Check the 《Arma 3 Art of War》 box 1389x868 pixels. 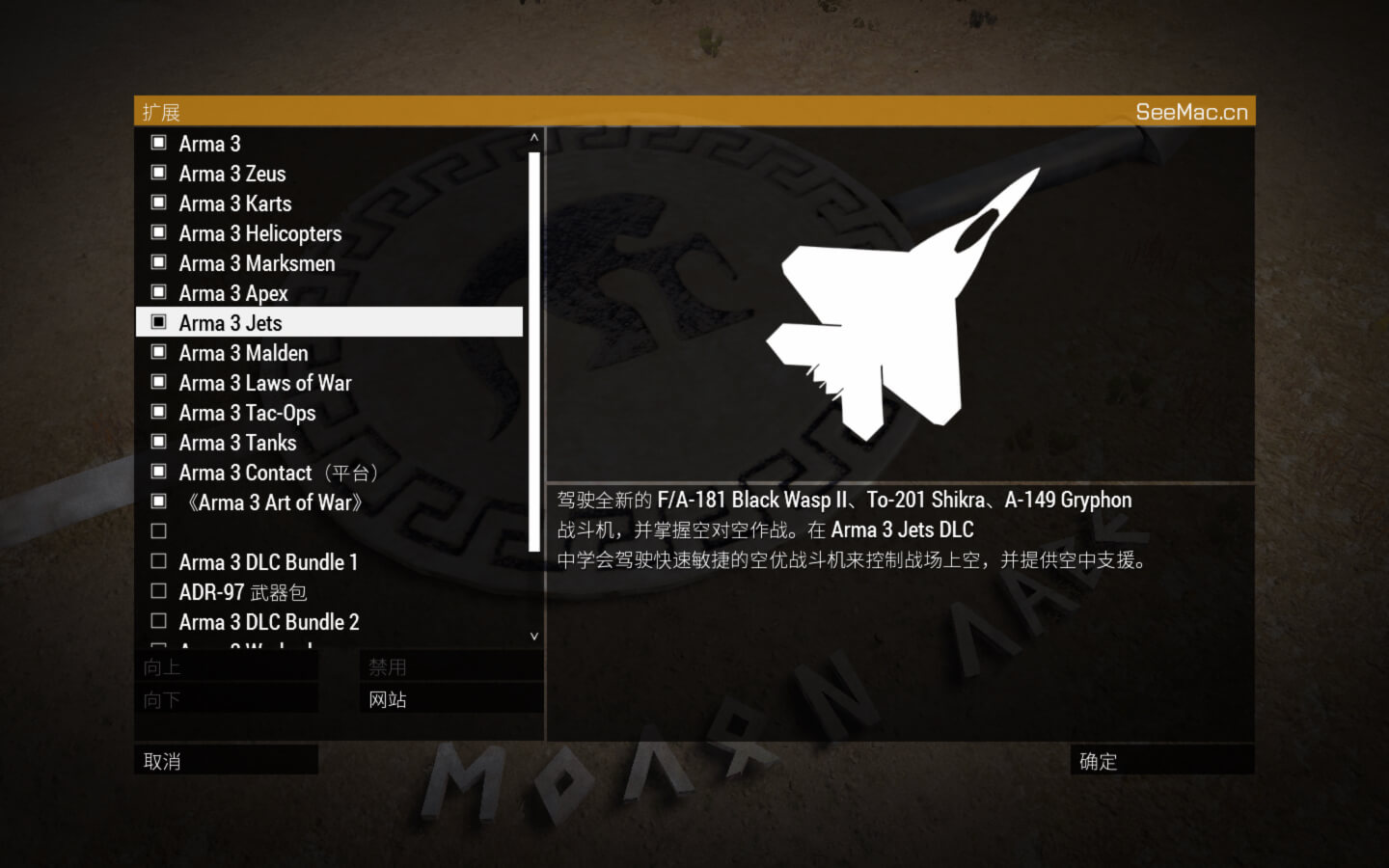click(x=158, y=501)
